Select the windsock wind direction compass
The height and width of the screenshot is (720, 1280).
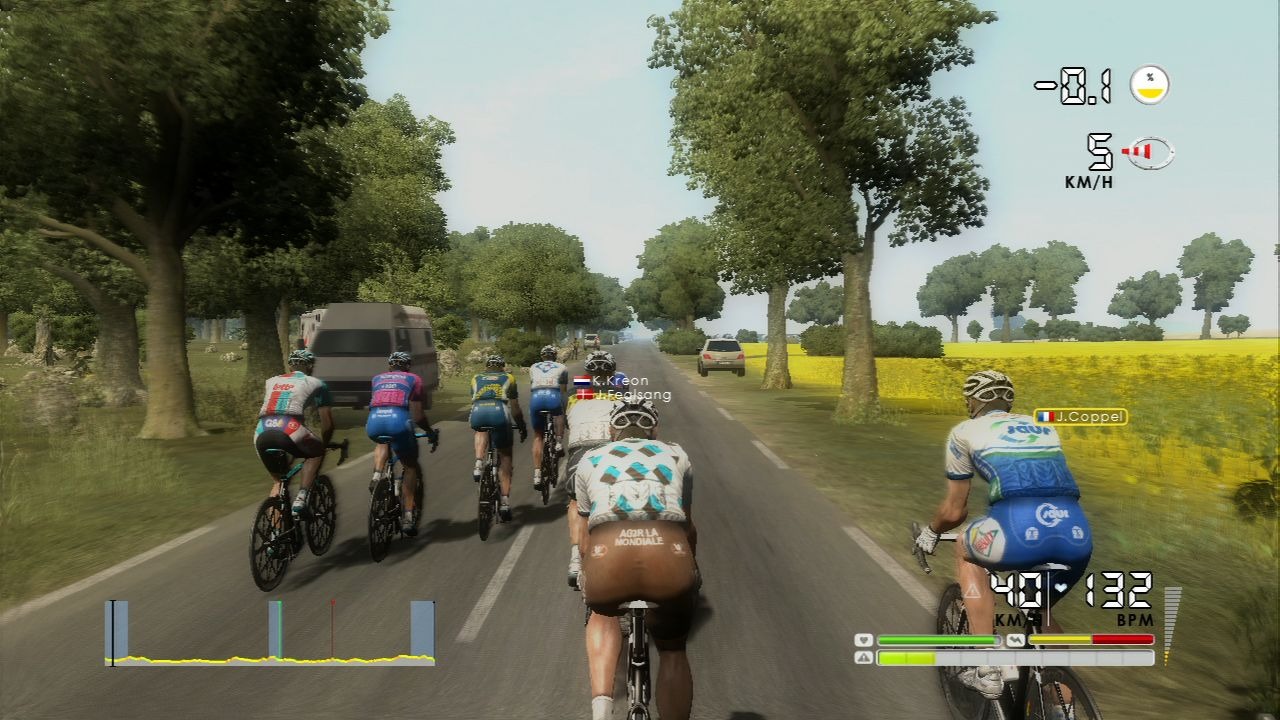[1149, 152]
